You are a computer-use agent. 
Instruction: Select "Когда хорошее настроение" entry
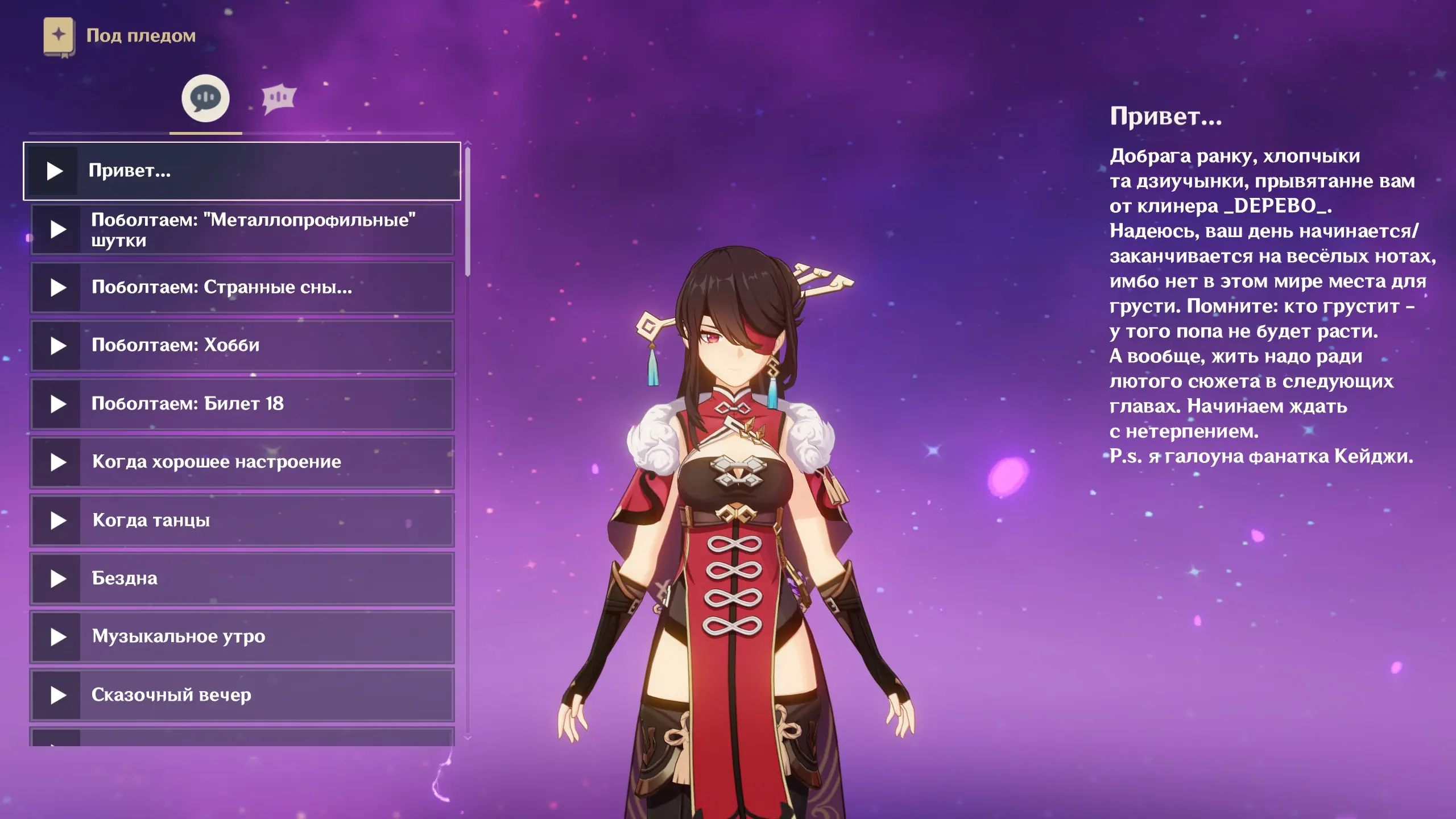242,462
